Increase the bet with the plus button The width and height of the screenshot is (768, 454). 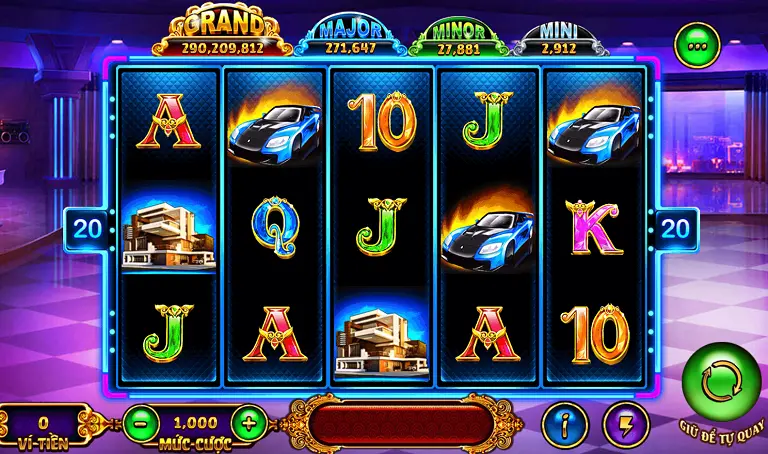248,423
